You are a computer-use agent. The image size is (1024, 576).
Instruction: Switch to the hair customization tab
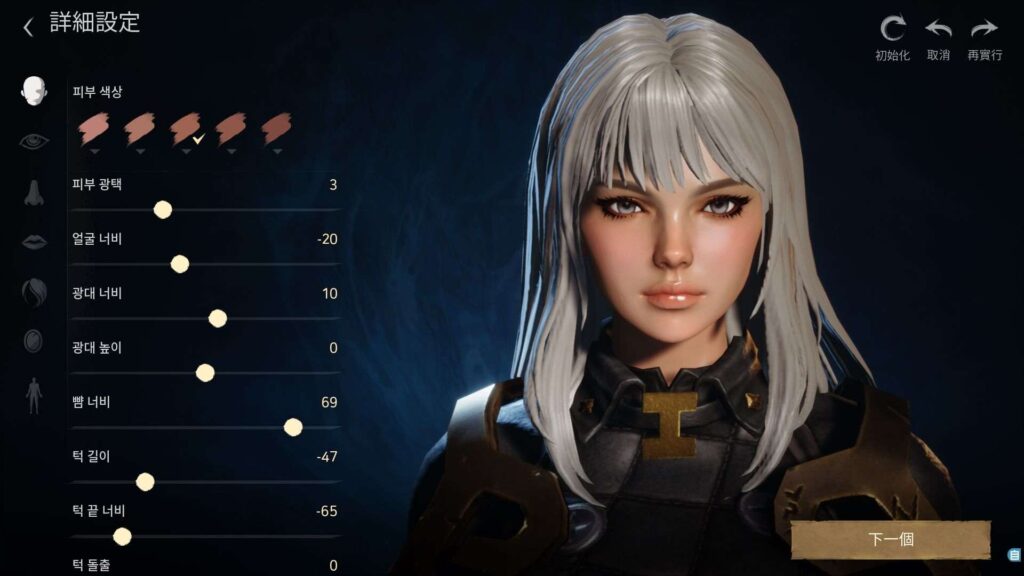34,292
